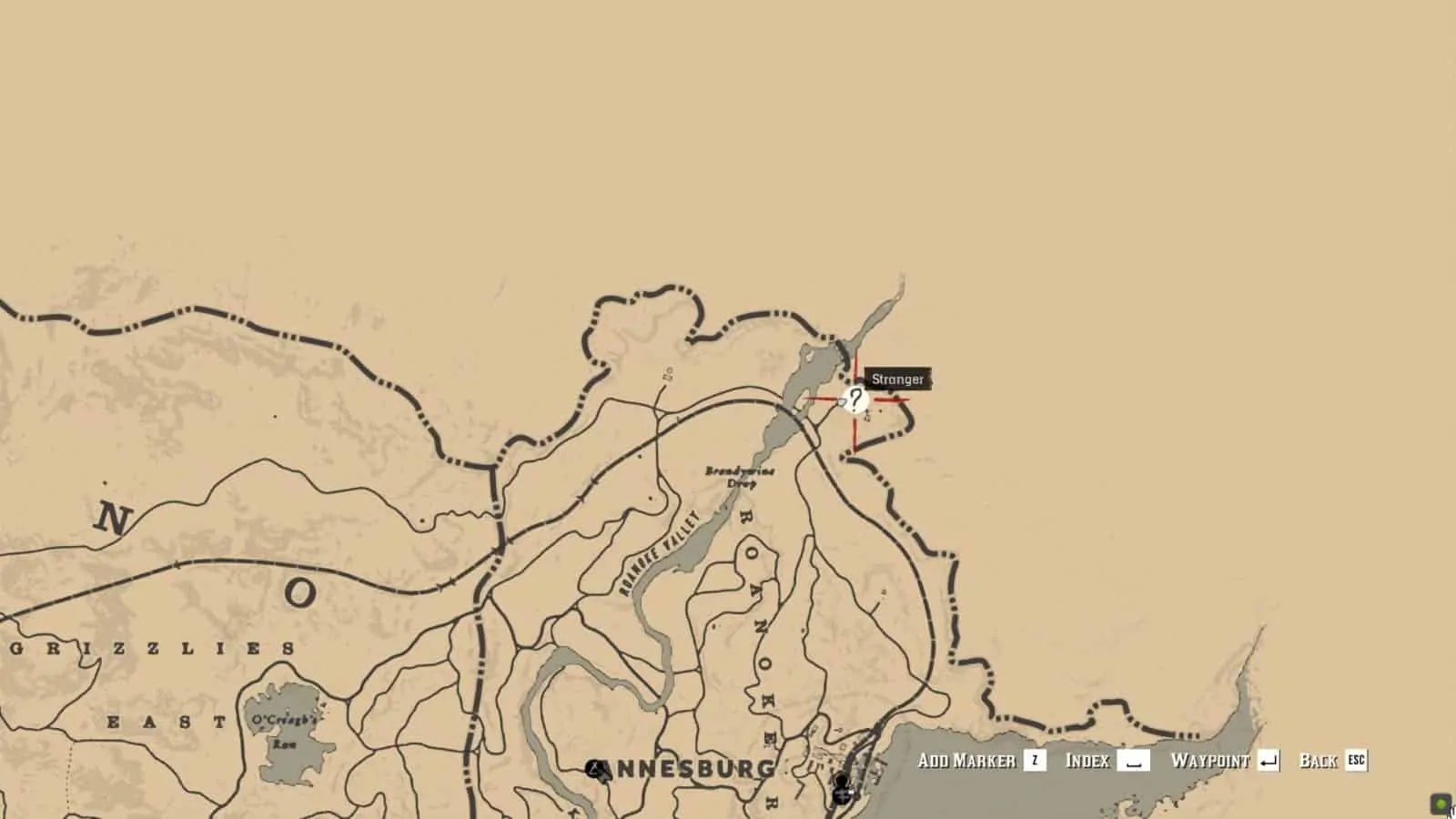The width and height of the screenshot is (1456, 819).
Task: Click the Enter key icon beside Waypoint
Action: pos(1270,761)
